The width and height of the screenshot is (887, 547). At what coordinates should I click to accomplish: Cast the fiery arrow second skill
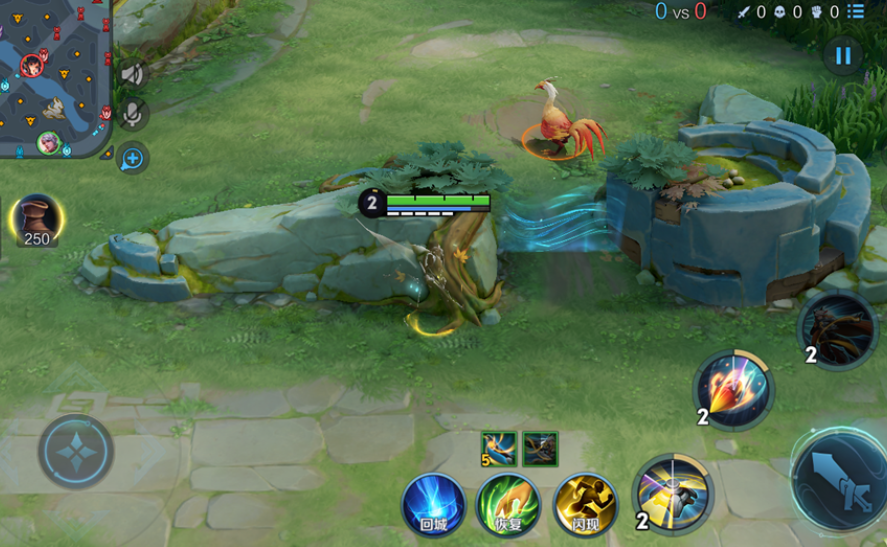pos(734,389)
